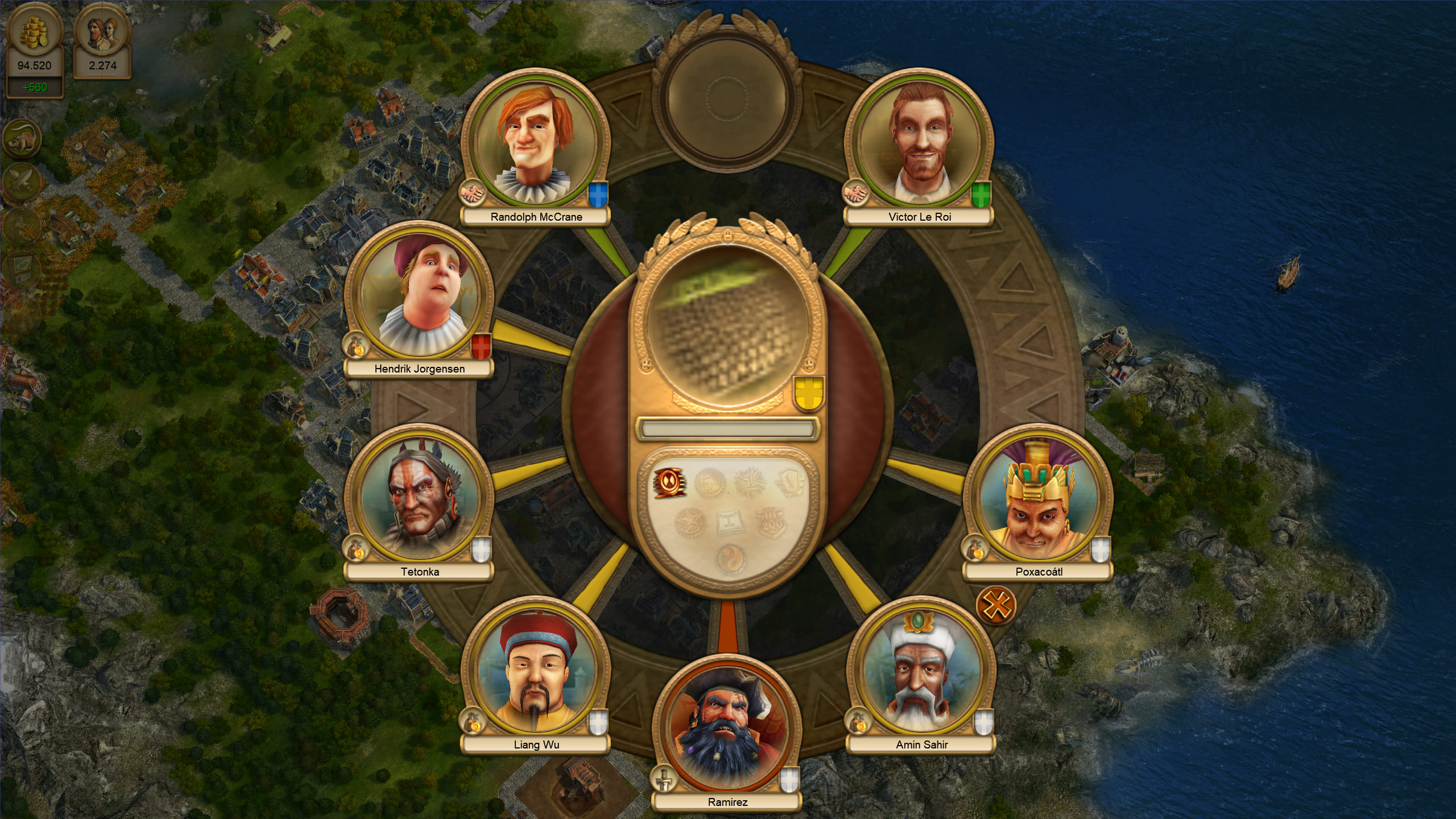Open Poxacoátl's diplomacy portrait
1456x819 pixels.
coord(1037,498)
